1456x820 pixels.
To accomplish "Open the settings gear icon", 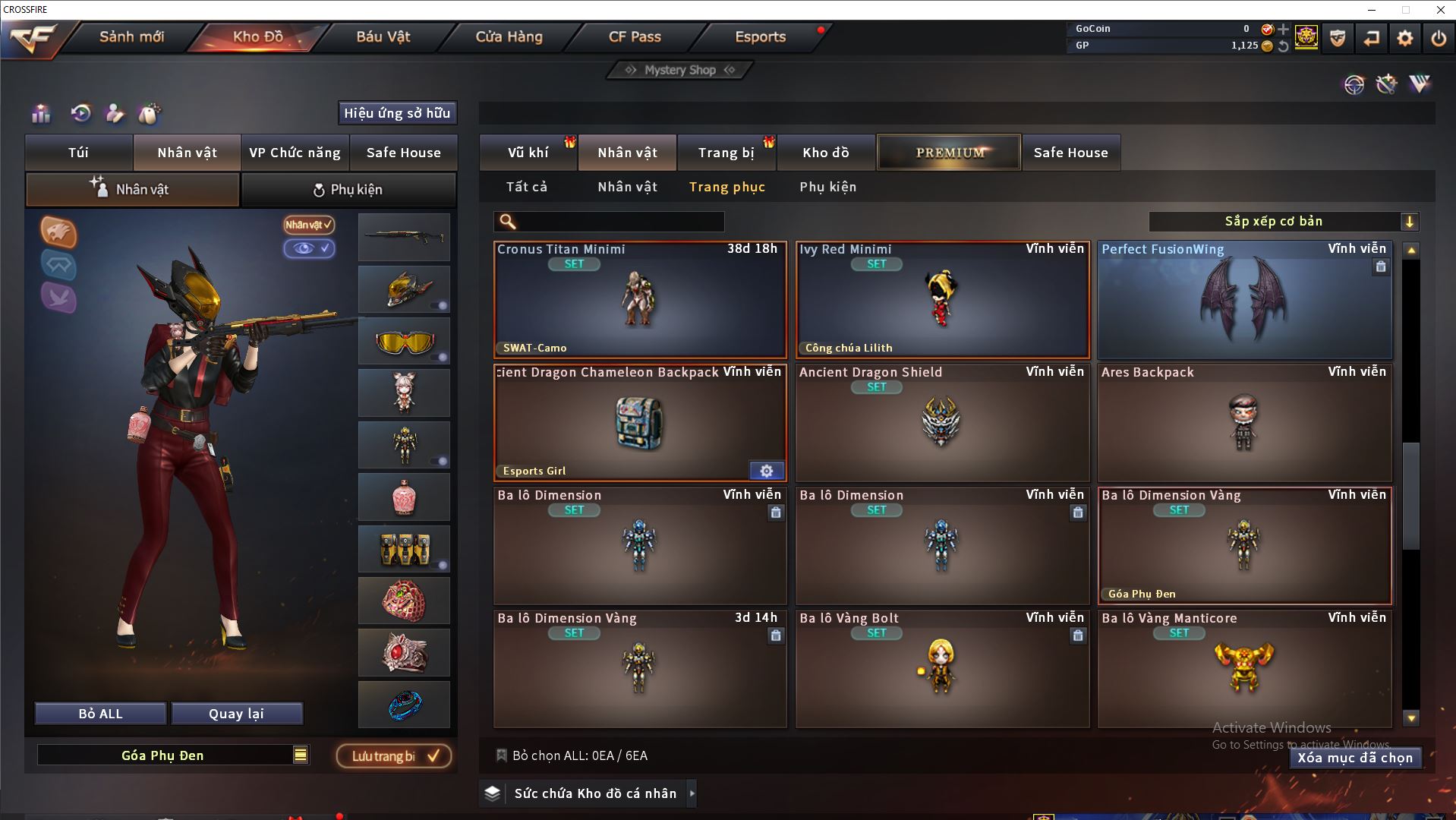I will point(1405,38).
